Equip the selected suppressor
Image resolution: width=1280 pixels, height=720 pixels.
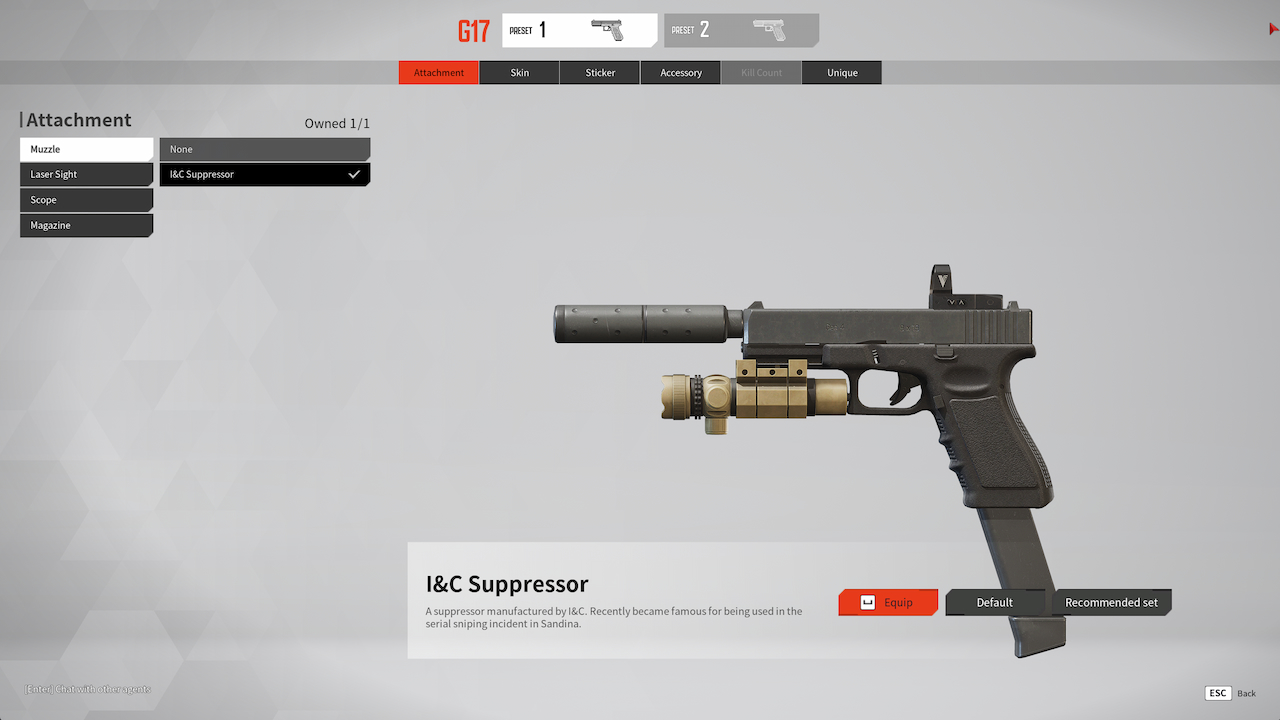(x=888, y=602)
